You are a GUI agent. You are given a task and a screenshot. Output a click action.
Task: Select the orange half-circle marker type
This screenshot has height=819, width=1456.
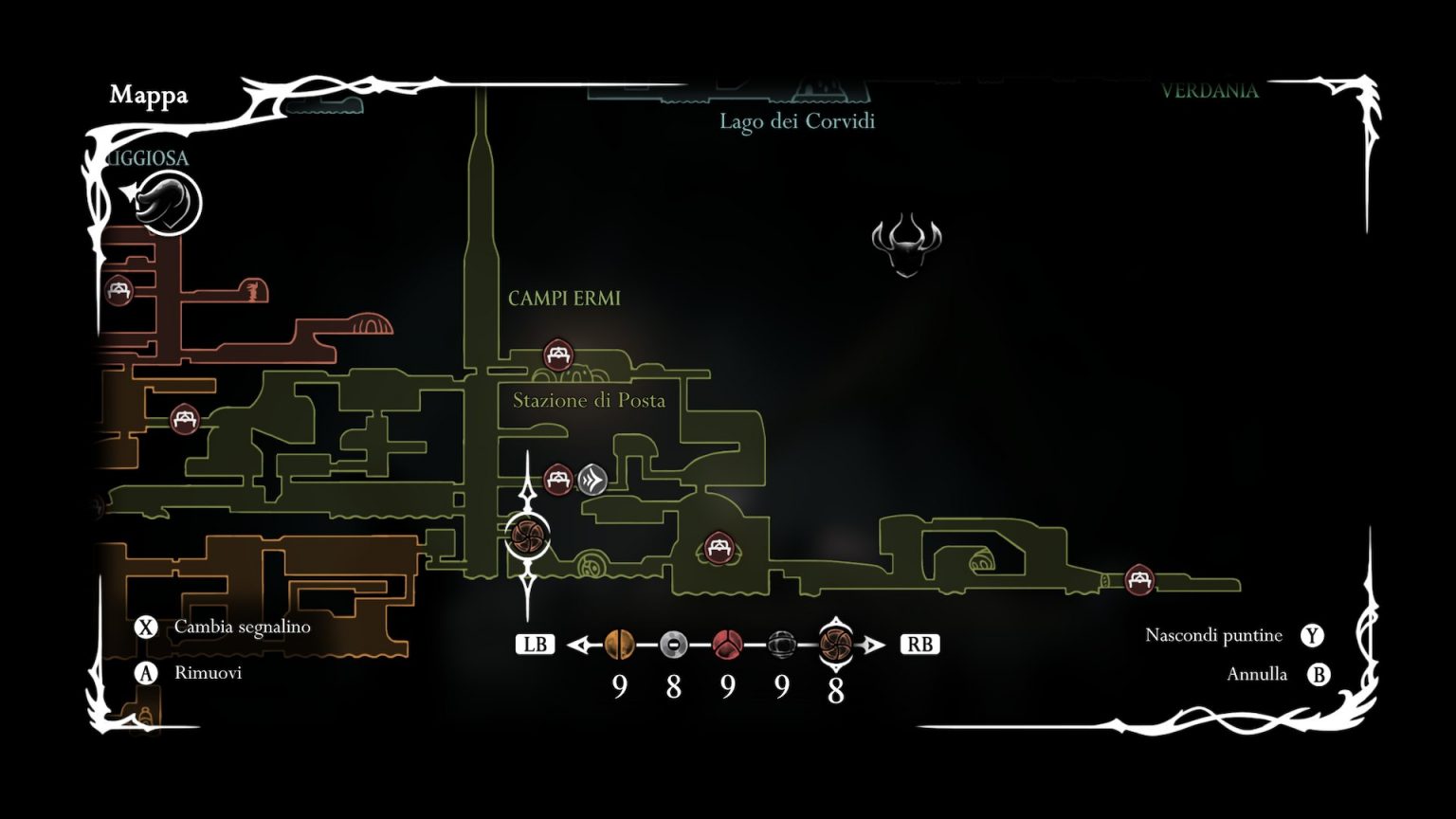[621, 644]
